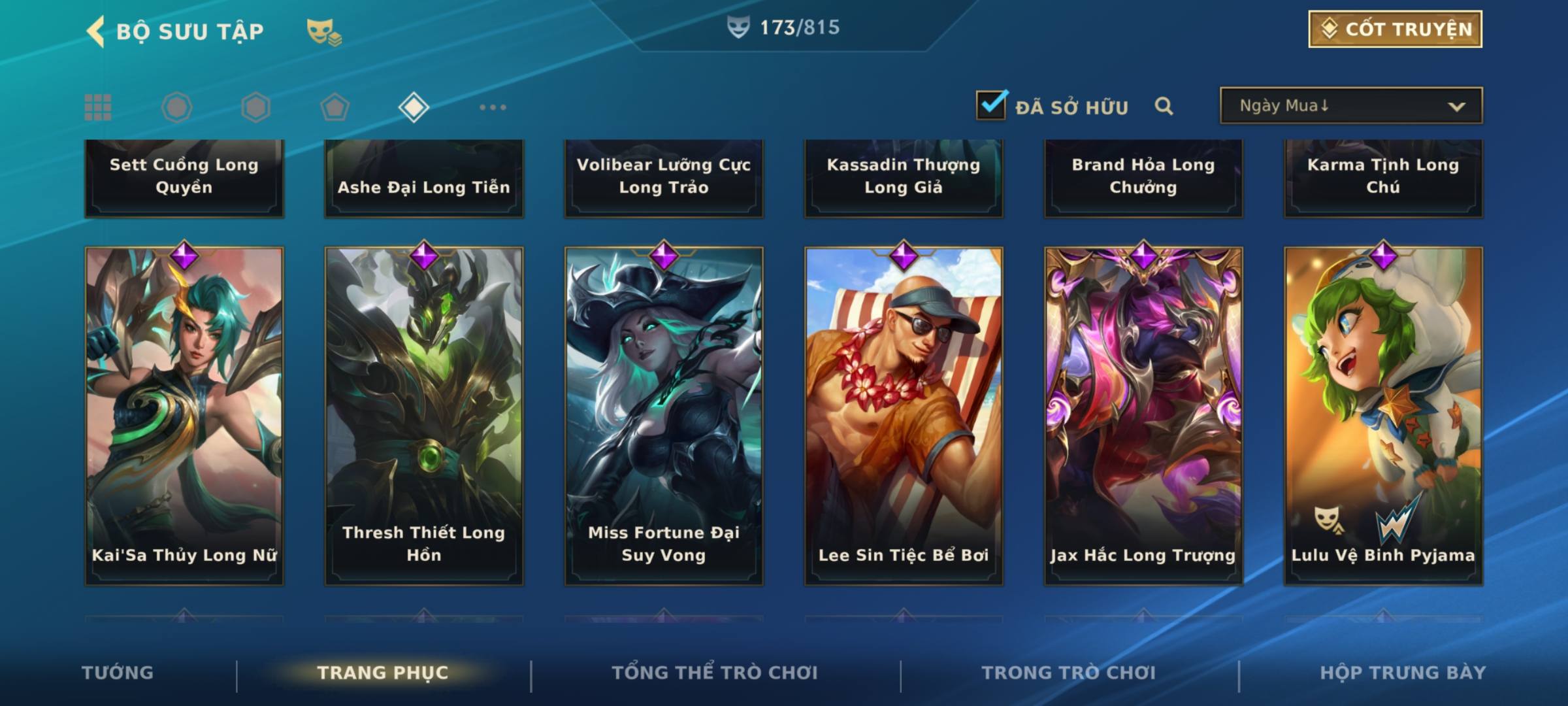The image size is (1568, 706).
Task: Go back from Bộ Sưu Tập
Action: (x=96, y=31)
